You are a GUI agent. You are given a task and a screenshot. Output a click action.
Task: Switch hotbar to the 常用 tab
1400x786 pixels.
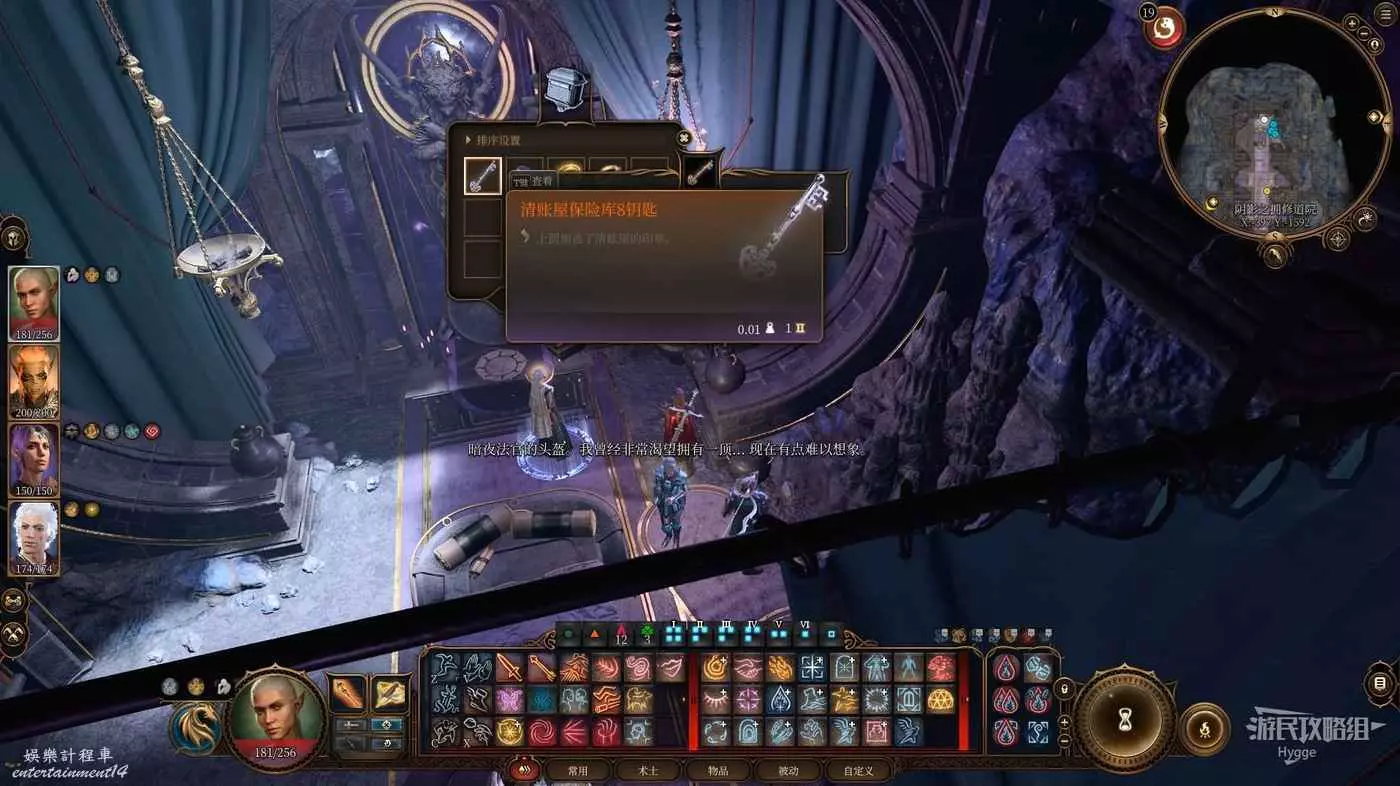tap(578, 770)
